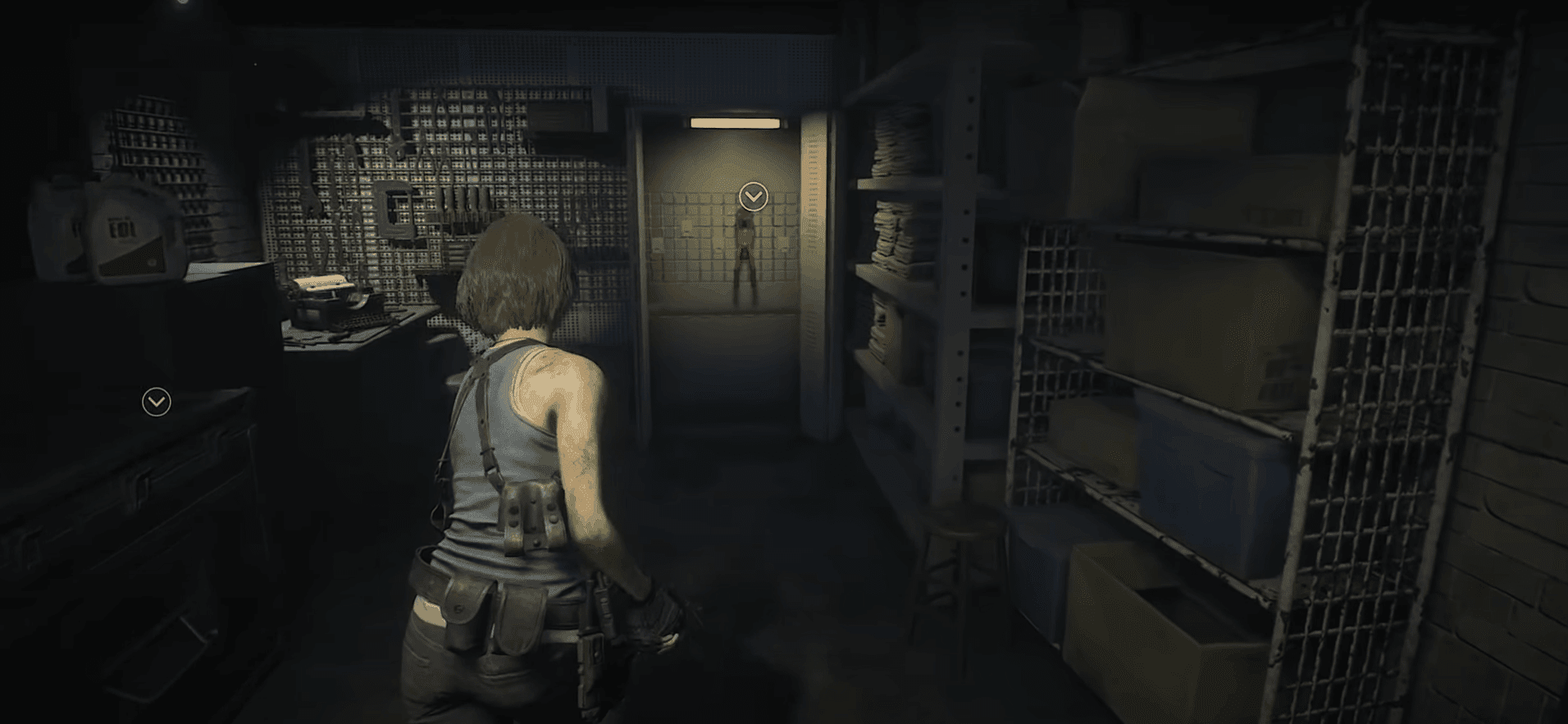The image size is (1568, 724).
Task: Click the interaction chevron above the wall mannequin
Action: point(752,196)
